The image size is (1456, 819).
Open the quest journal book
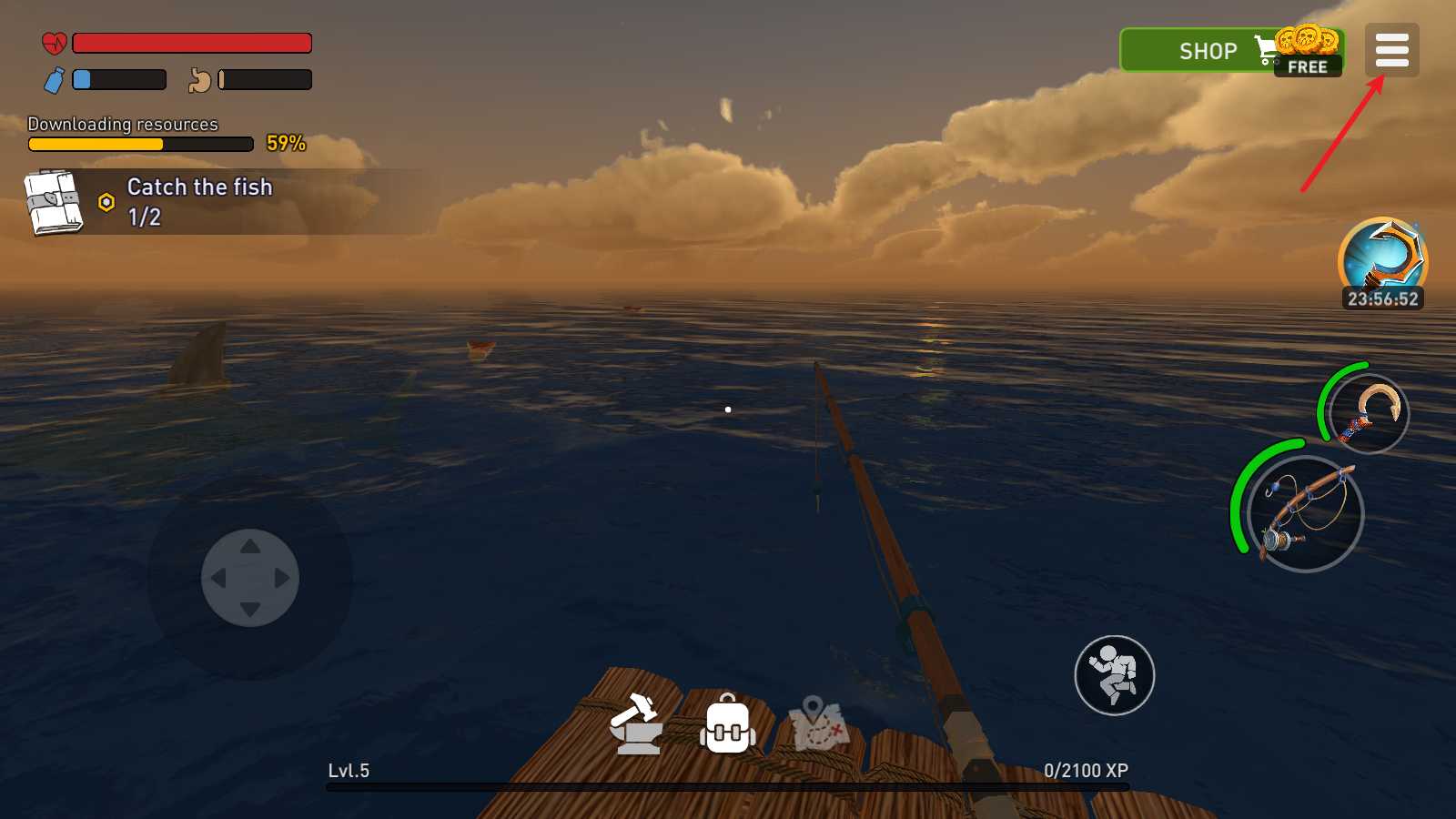coord(54,202)
